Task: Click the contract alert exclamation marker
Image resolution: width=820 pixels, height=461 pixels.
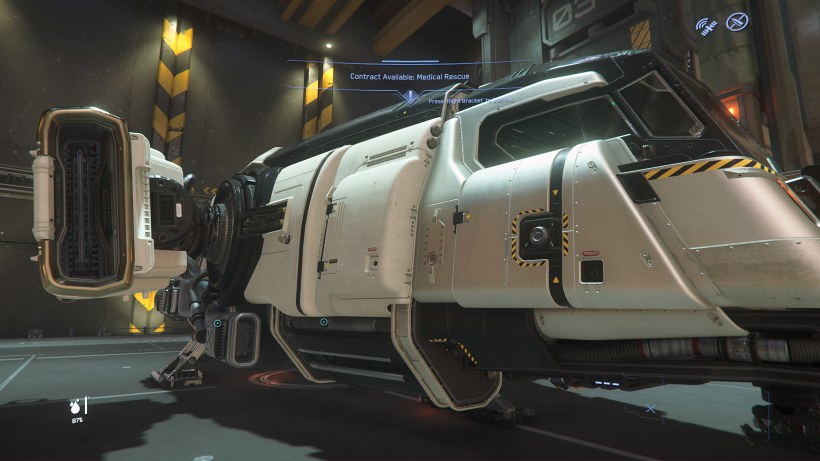Action: click(409, 97)
